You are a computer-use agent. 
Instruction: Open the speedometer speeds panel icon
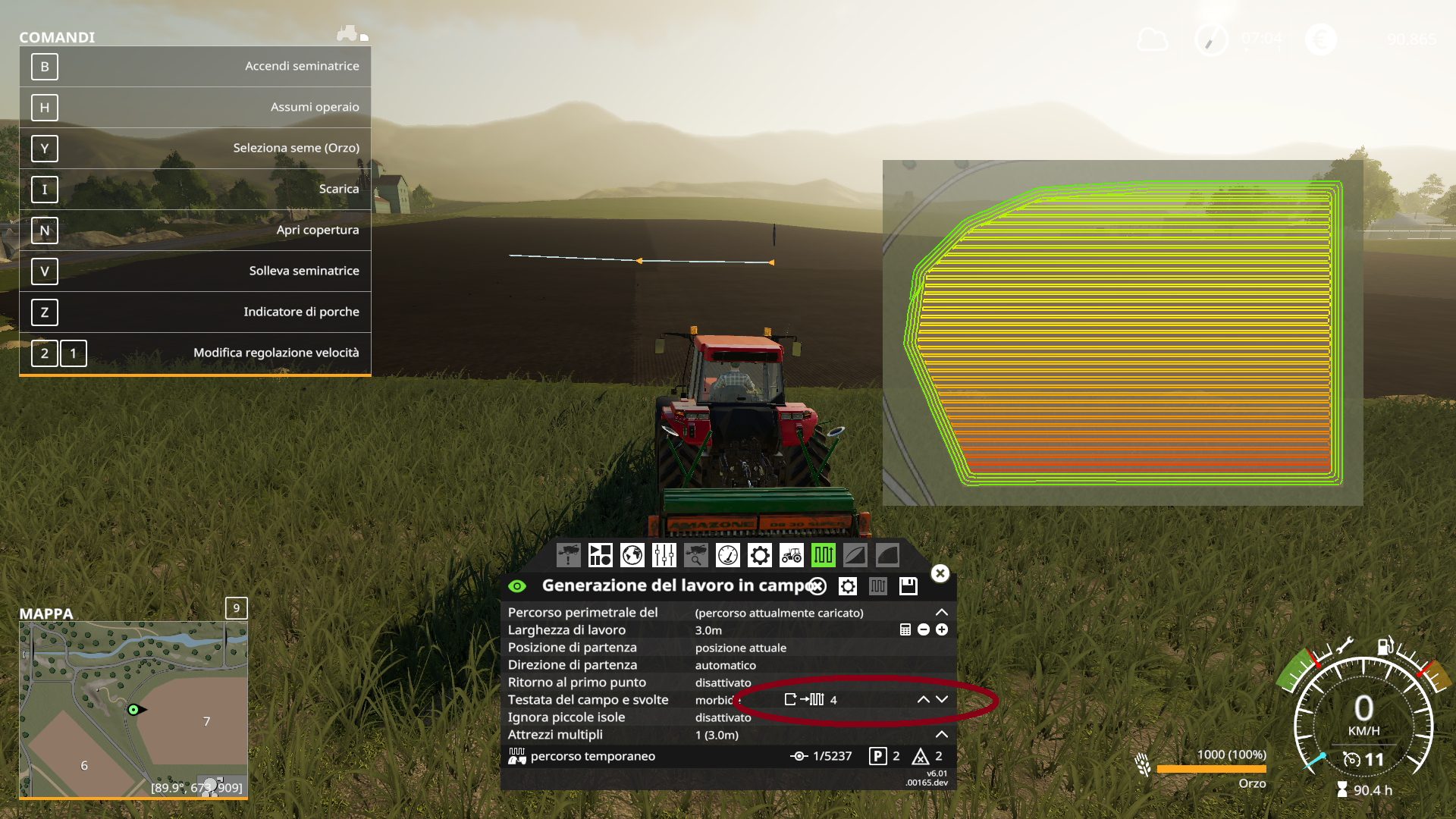pyautogui.click(x=727, y=555)
